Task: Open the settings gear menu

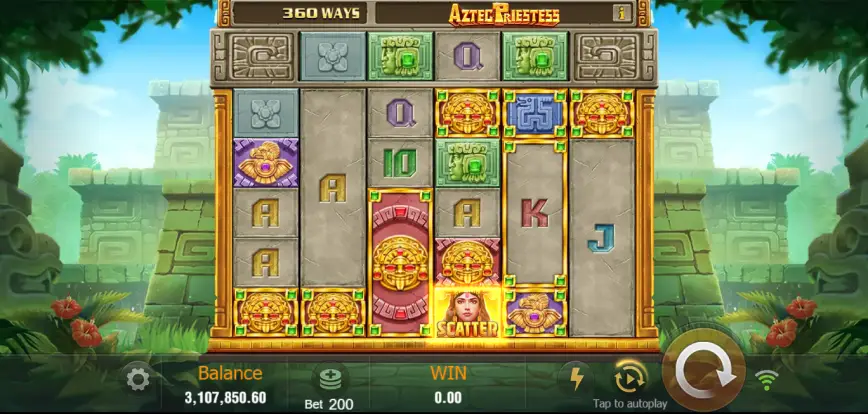Action: 138,379
